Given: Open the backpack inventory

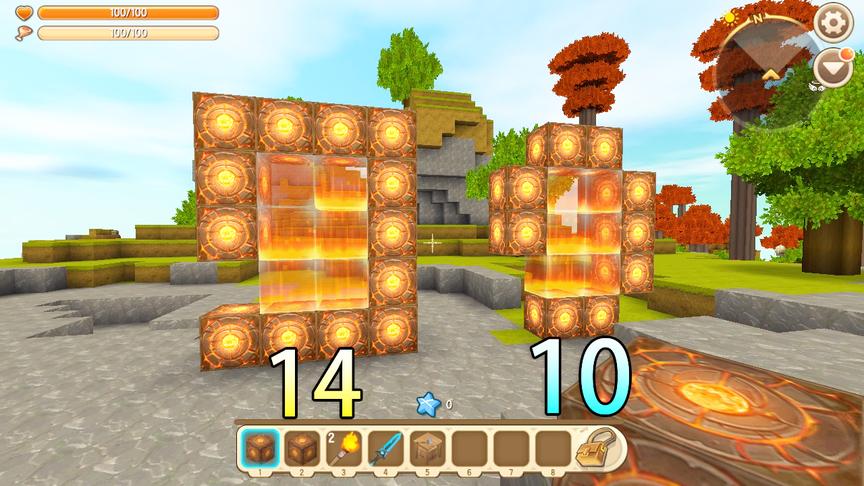Looking at the screenshot, I should click(597, 448).
